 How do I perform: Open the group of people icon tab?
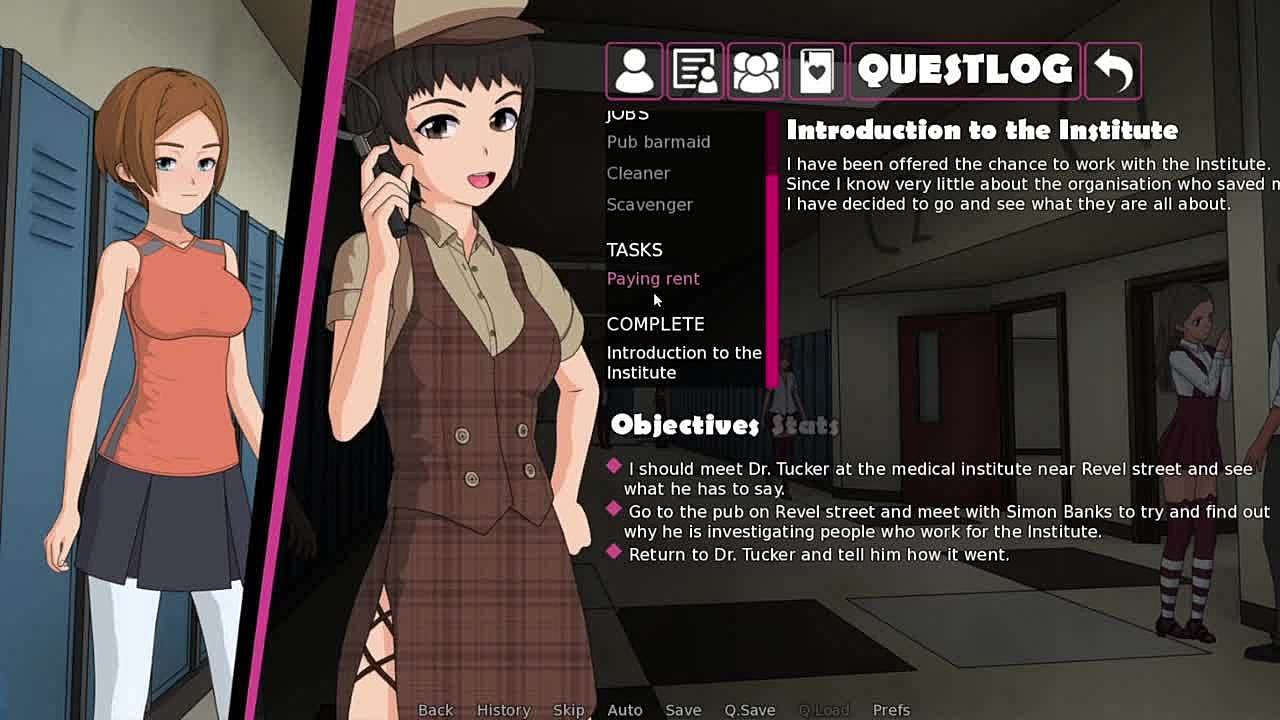coord(756,70)
